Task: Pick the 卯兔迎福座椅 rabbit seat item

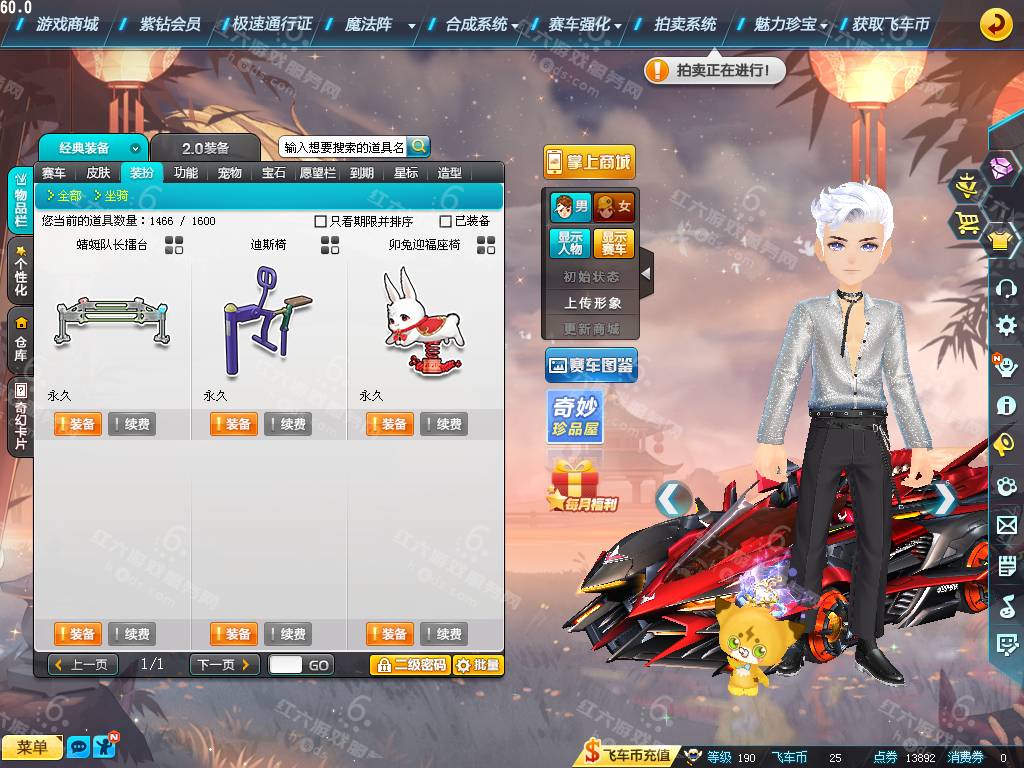Action: [x=424, y=320]
